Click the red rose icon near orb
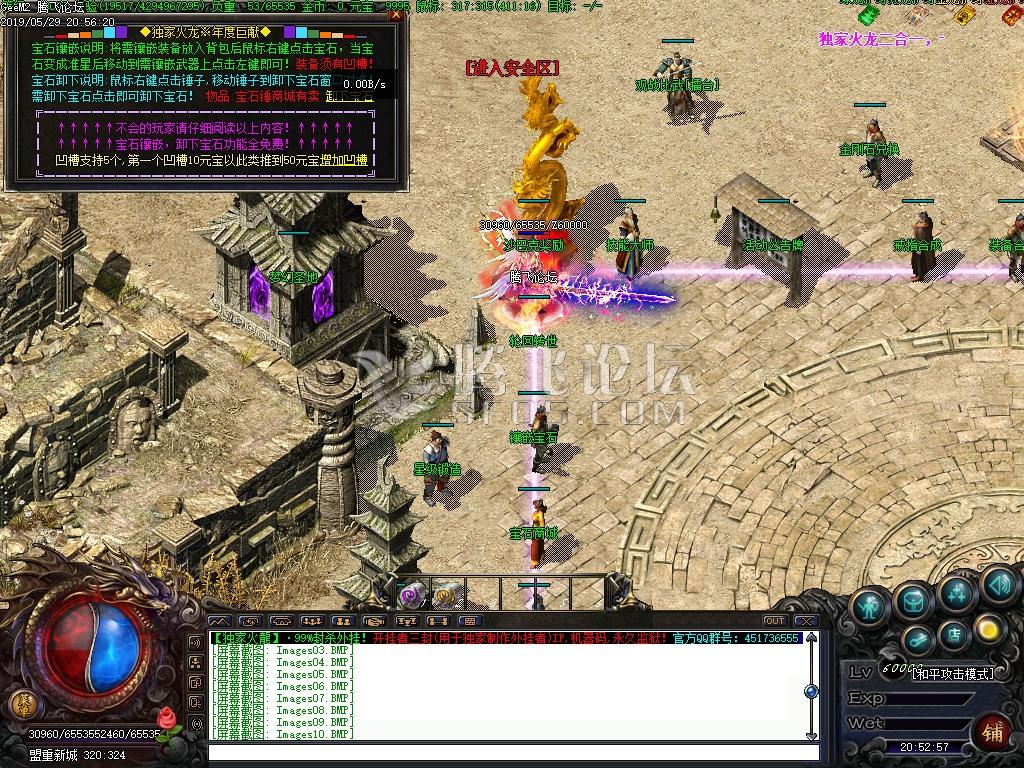1024x768 pixels. tap(166, 718)
